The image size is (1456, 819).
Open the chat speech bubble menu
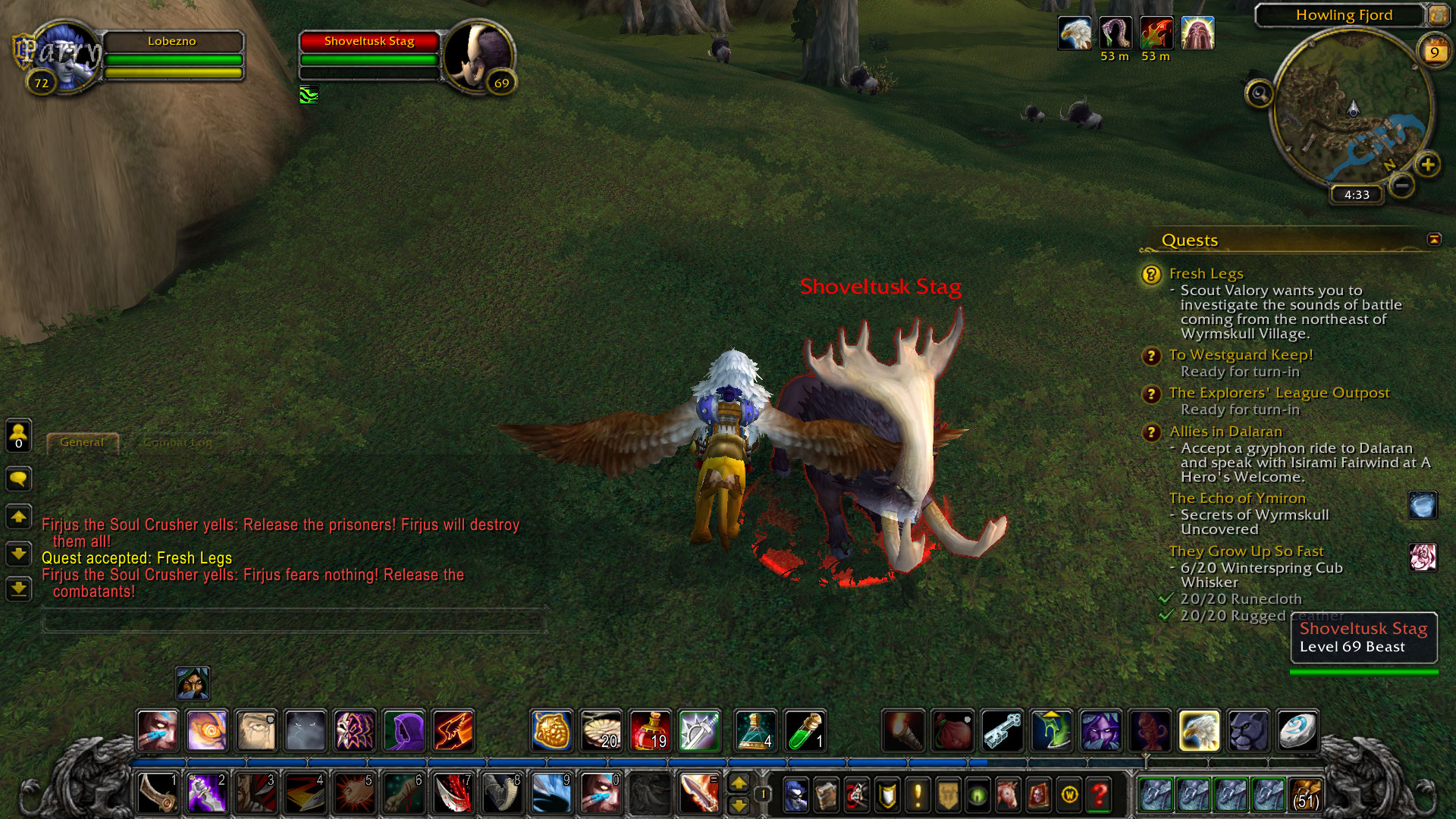tap(18, 479)
